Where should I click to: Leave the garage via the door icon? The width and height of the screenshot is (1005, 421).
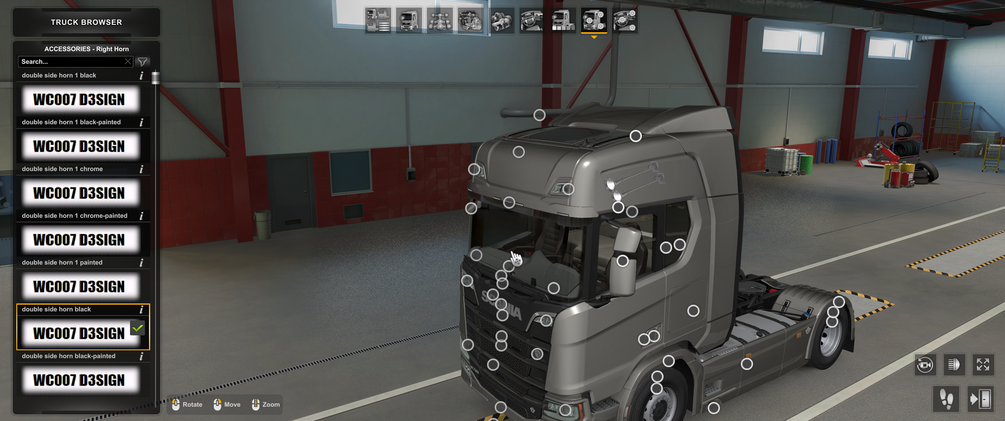[980, 399]
